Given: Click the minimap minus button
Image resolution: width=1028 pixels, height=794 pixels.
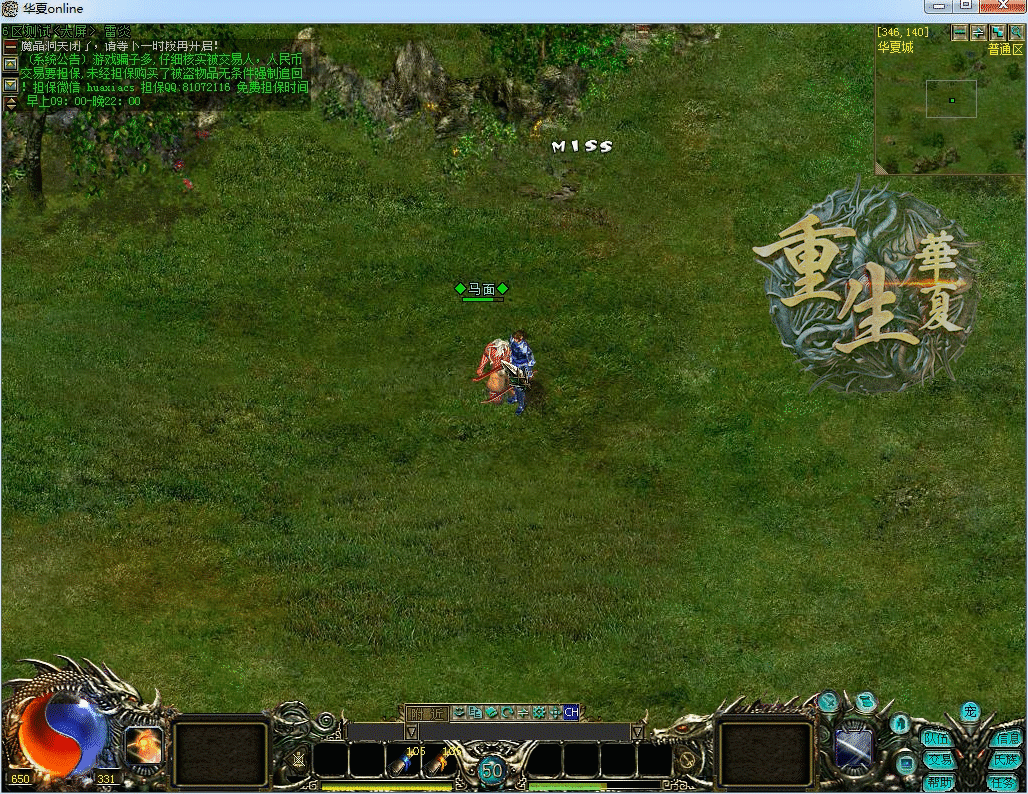Looking at the screenshot, I should tap(960, 32).
